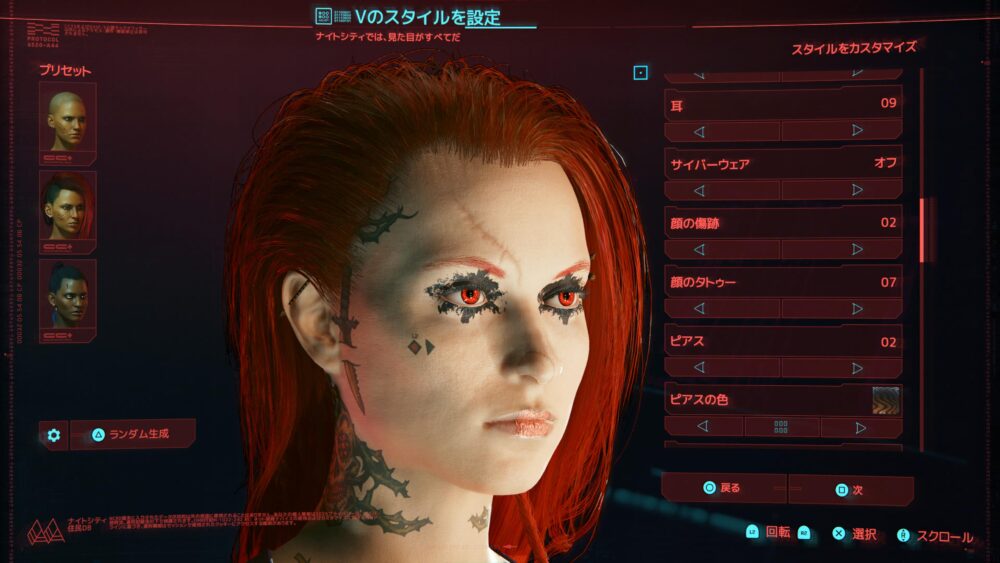Go to previous 耳 ear option

tap(699, 131)
